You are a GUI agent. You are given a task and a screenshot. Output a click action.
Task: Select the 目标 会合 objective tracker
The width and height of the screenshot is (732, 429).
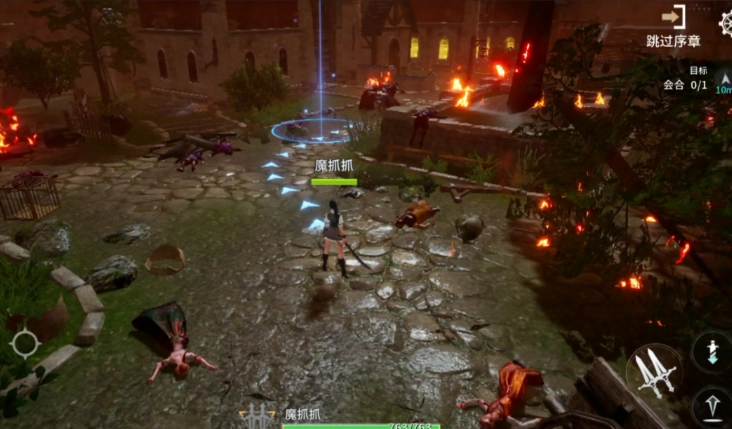point(683,79)
